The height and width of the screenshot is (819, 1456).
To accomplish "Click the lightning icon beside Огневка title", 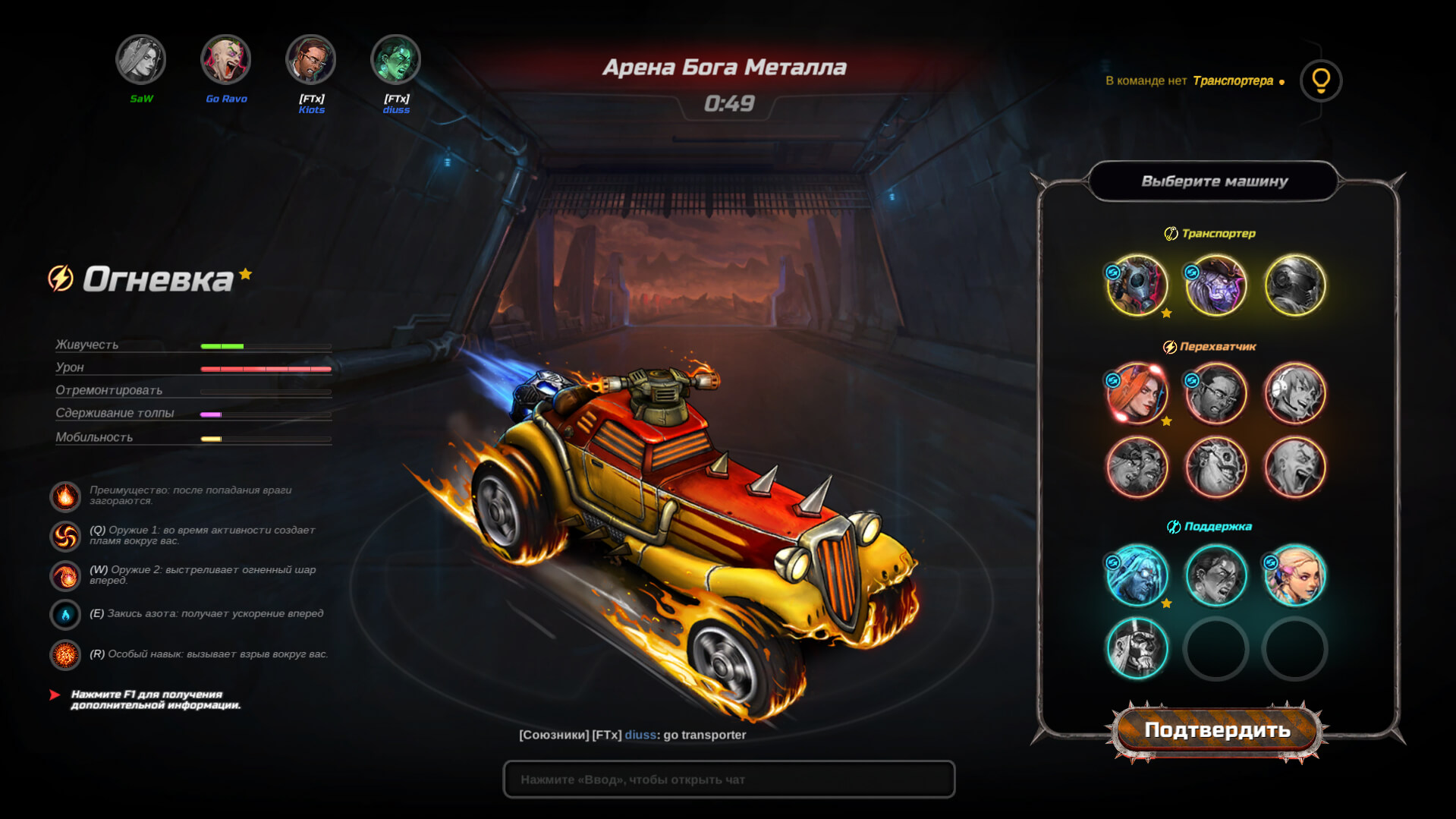I will tap(62, 277).
